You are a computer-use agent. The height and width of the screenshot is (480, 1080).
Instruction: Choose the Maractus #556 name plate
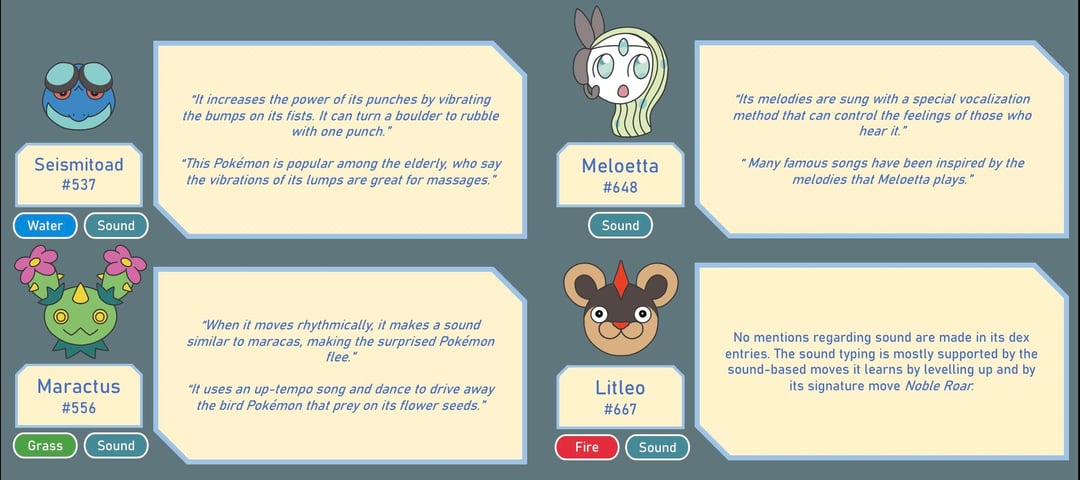(79, 395)
